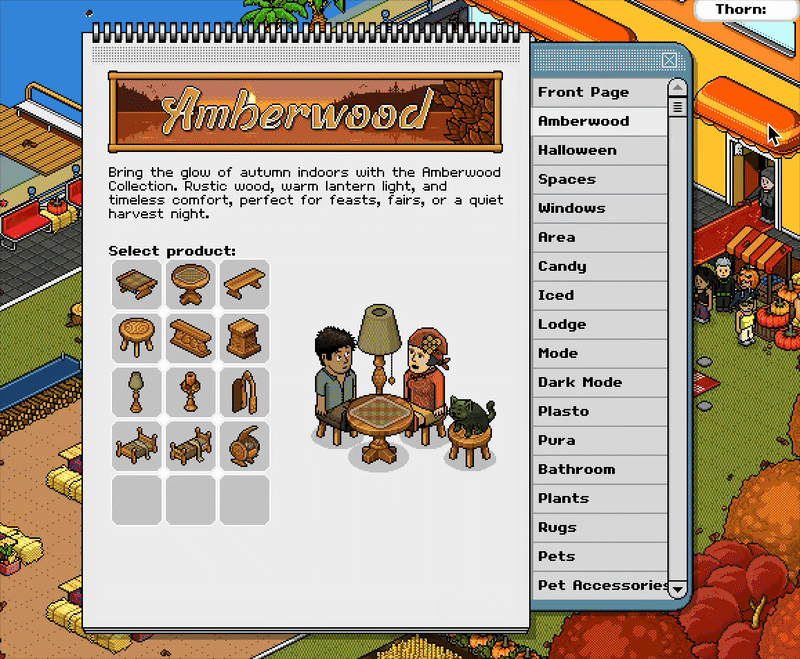Select the candle stand product

pyautogui.click(x=191, y=392)
